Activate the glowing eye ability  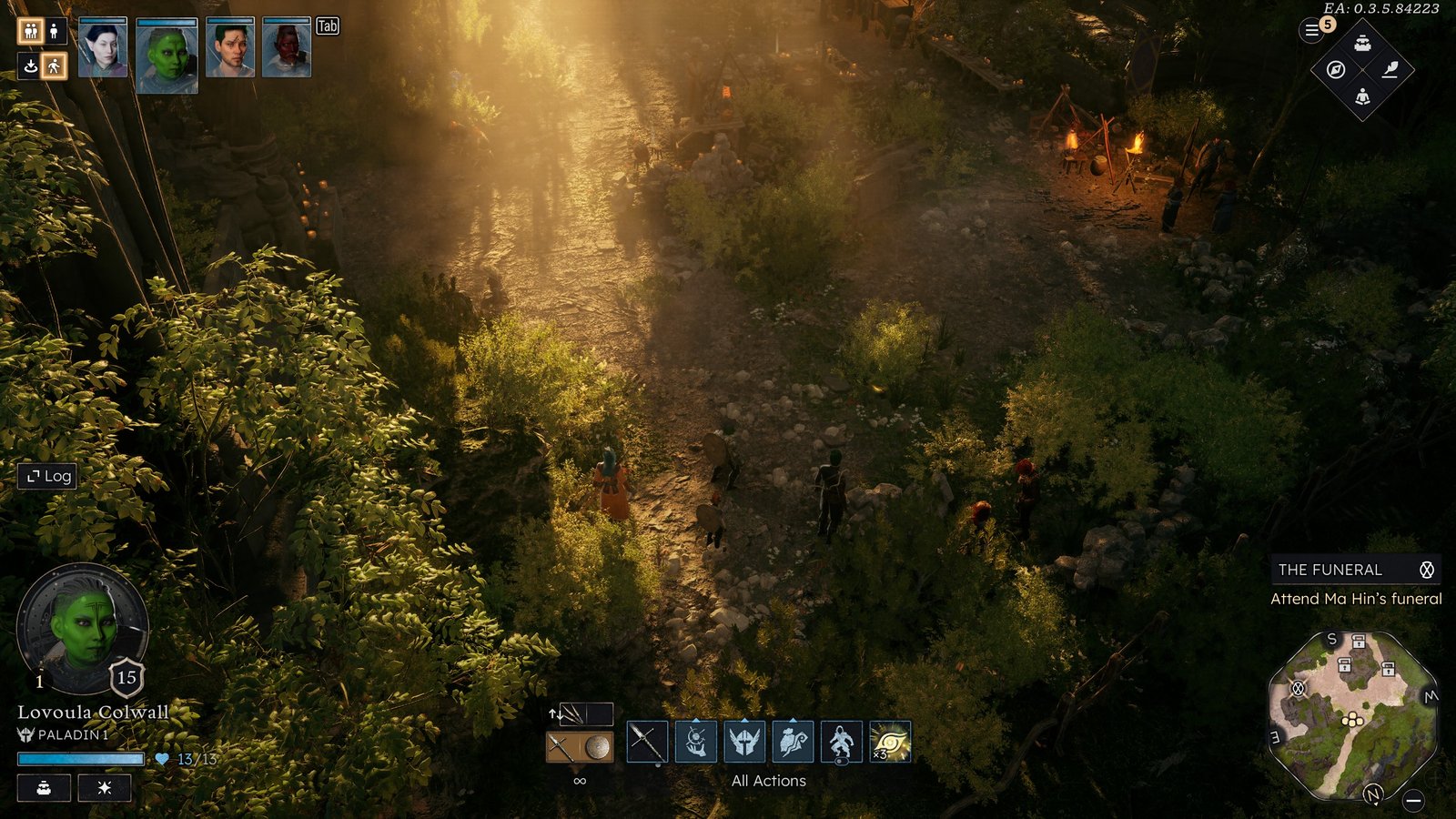pyautogui.click(x=890, y=742)
